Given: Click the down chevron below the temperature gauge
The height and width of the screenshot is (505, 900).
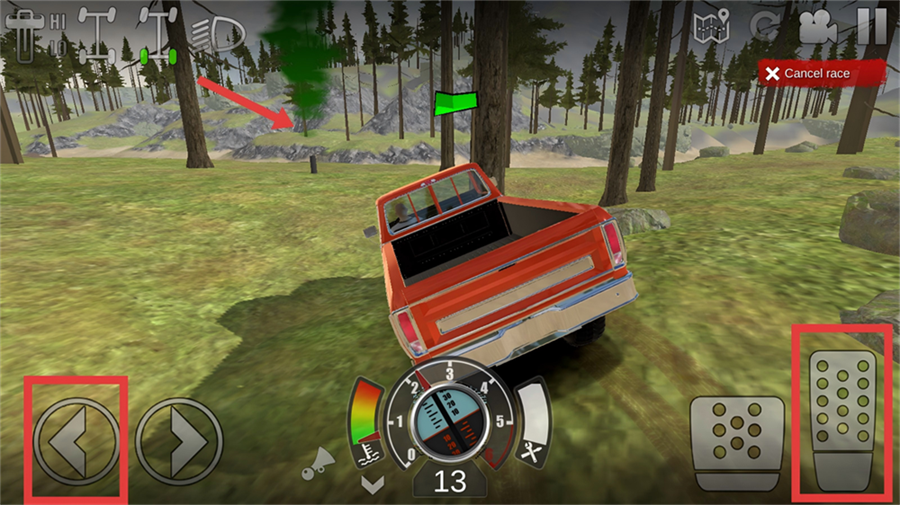Looking at the screenshot, I should pos(373,485).
